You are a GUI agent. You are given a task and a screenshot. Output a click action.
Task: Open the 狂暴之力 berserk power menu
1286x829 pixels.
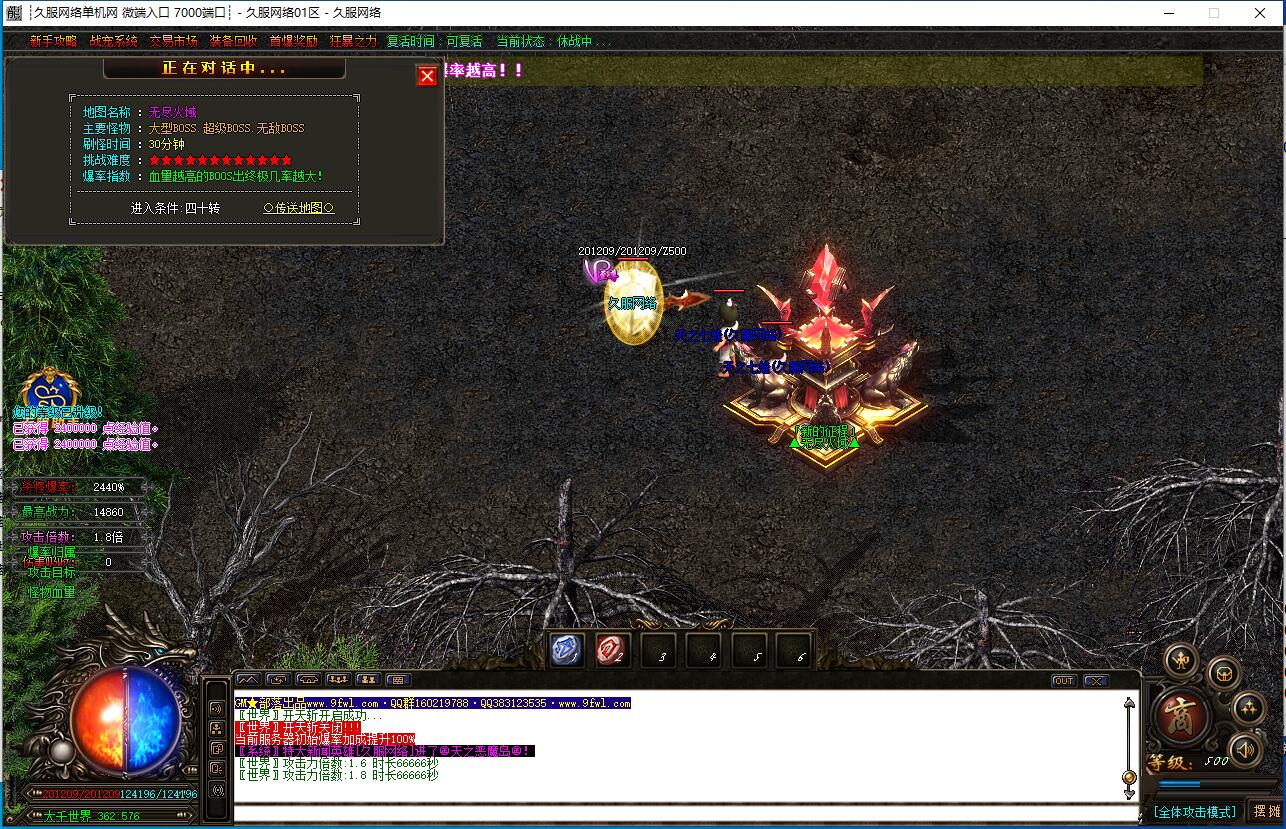353,41
